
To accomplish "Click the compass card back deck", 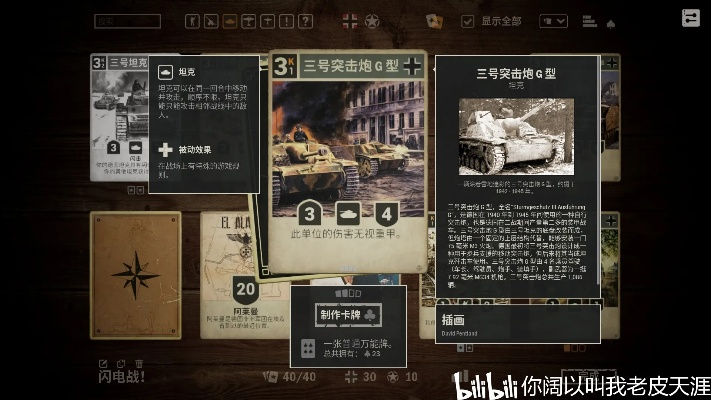I will click(136, 274).
